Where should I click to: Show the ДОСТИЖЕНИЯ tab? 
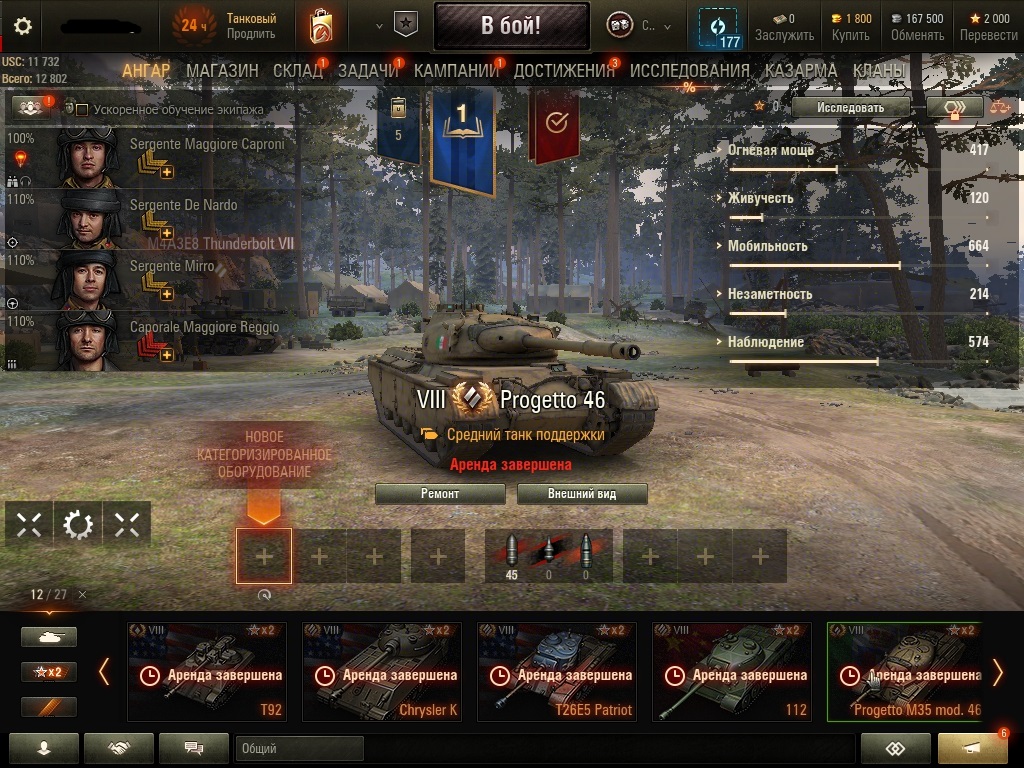coord(564,71)
